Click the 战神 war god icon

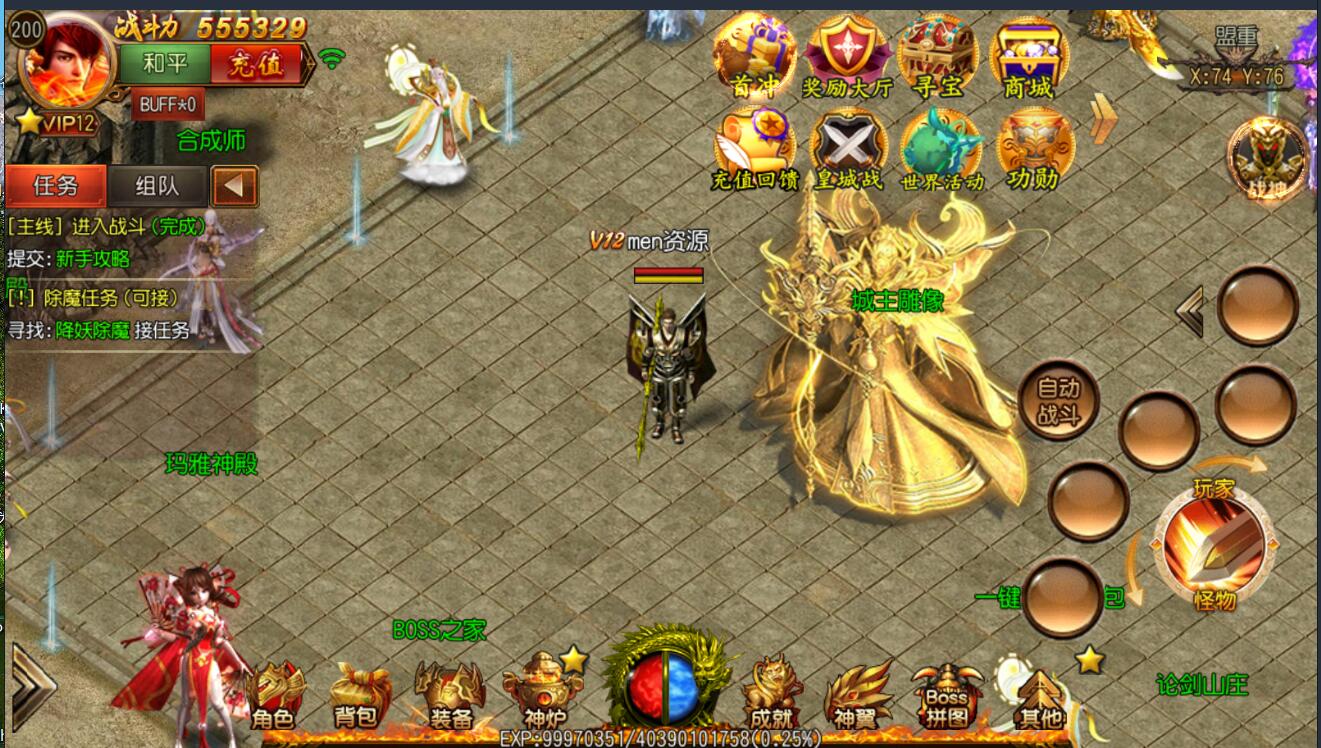click(1269, 160)
